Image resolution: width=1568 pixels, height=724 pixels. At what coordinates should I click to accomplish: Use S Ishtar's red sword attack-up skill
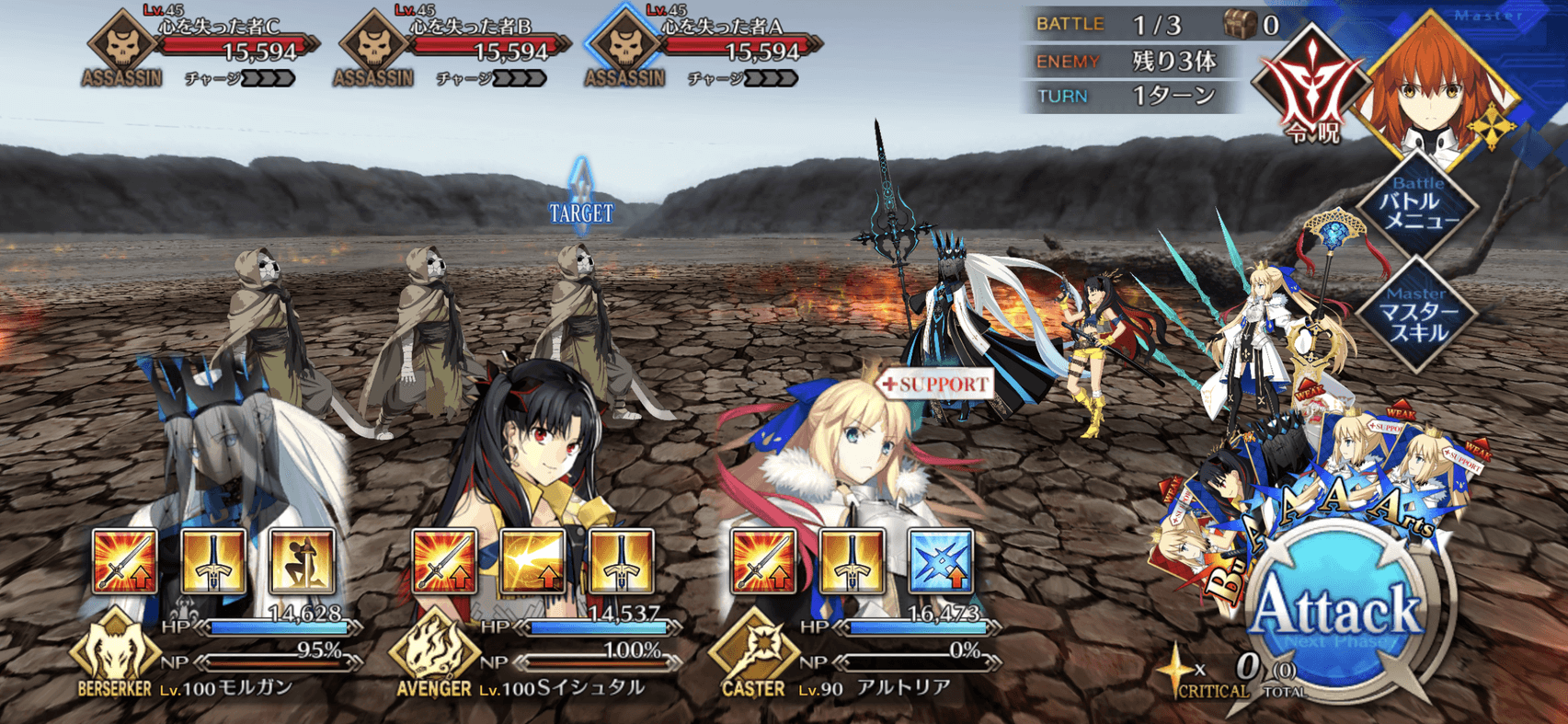[444, 560]
